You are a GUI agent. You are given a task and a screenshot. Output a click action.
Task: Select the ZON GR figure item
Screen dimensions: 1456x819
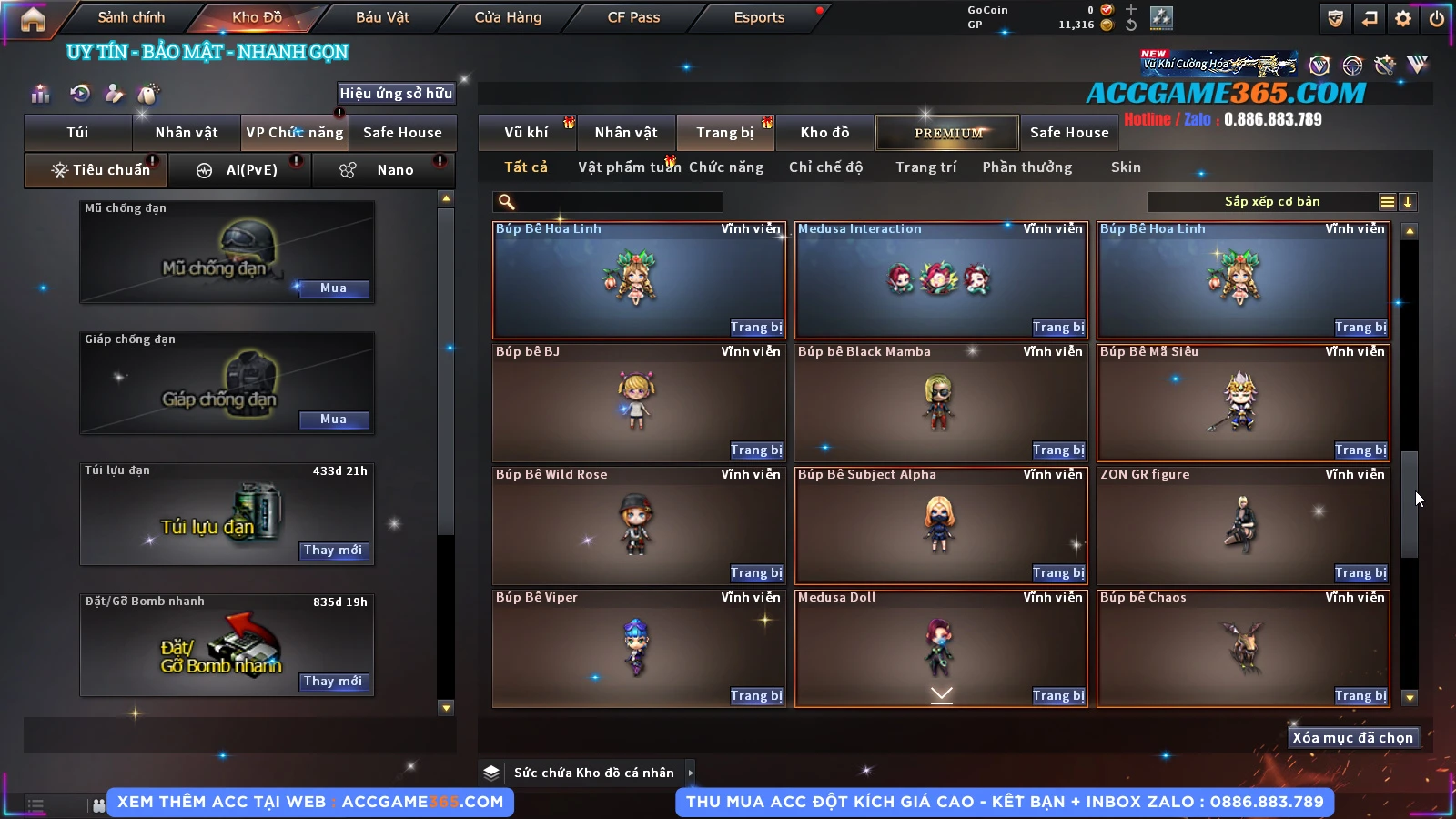1242,523
